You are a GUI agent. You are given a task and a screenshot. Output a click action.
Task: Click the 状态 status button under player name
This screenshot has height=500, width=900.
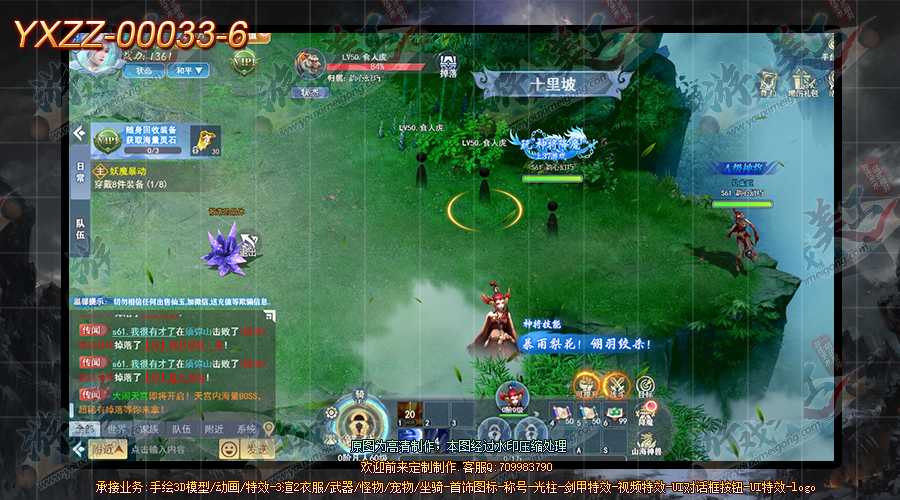(x=145, y=71)
